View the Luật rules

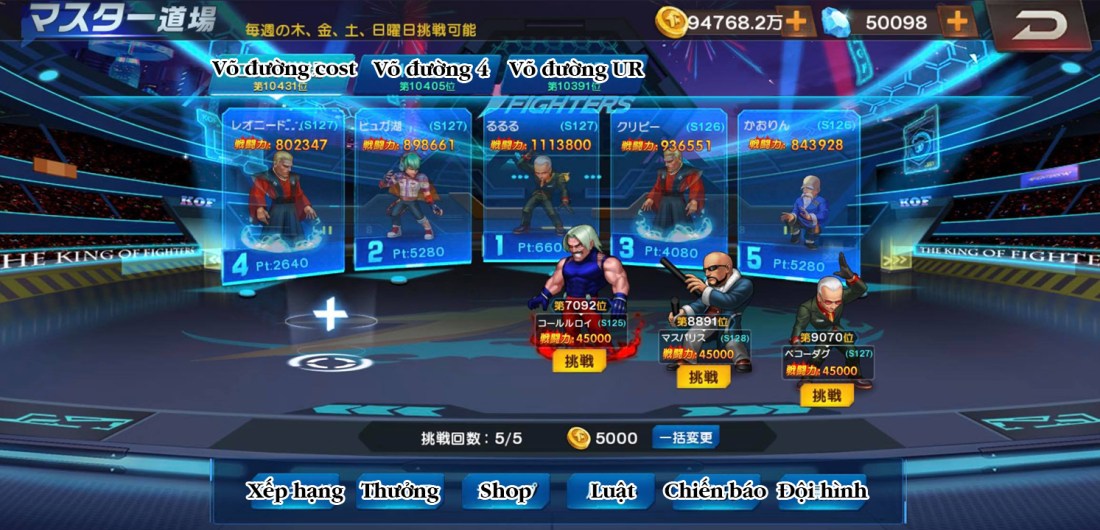coord(612,491)
